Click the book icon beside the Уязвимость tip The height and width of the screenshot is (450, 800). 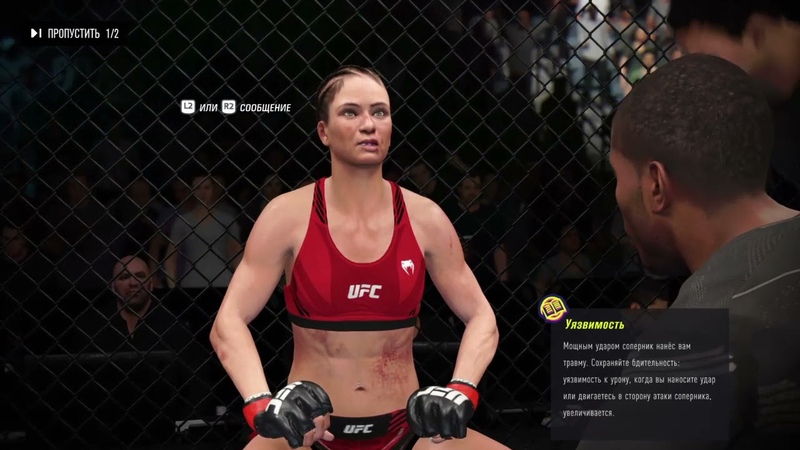point(552,308)
